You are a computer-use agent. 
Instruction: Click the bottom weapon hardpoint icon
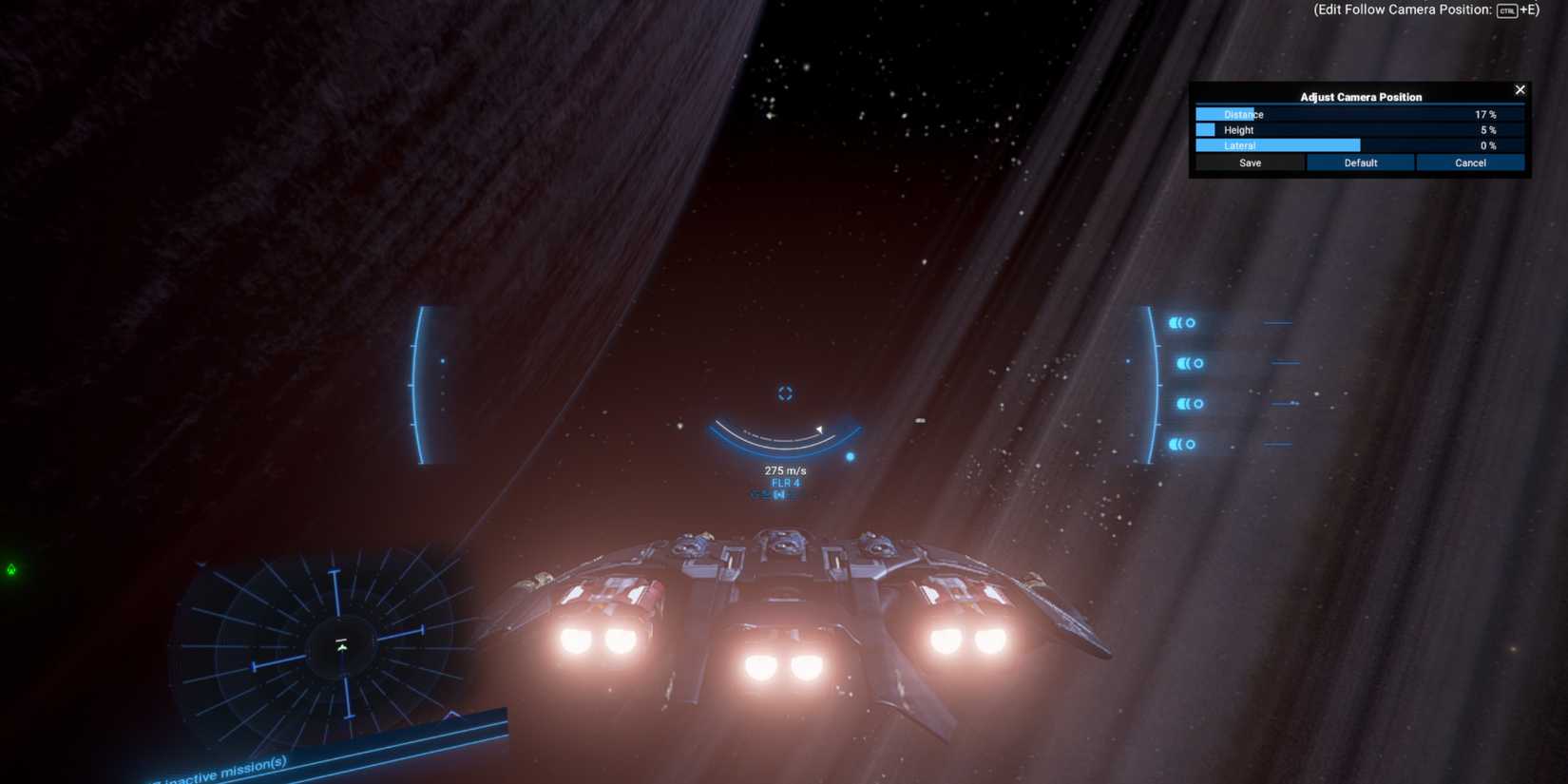point(1183,443)
